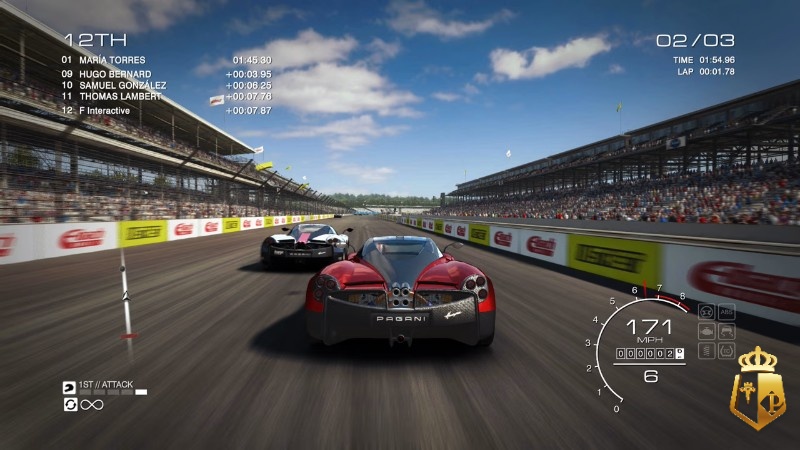Viewport: 800px width, 450px height.
Task: Select the traction control car icon
Action: tap(726, 330)
